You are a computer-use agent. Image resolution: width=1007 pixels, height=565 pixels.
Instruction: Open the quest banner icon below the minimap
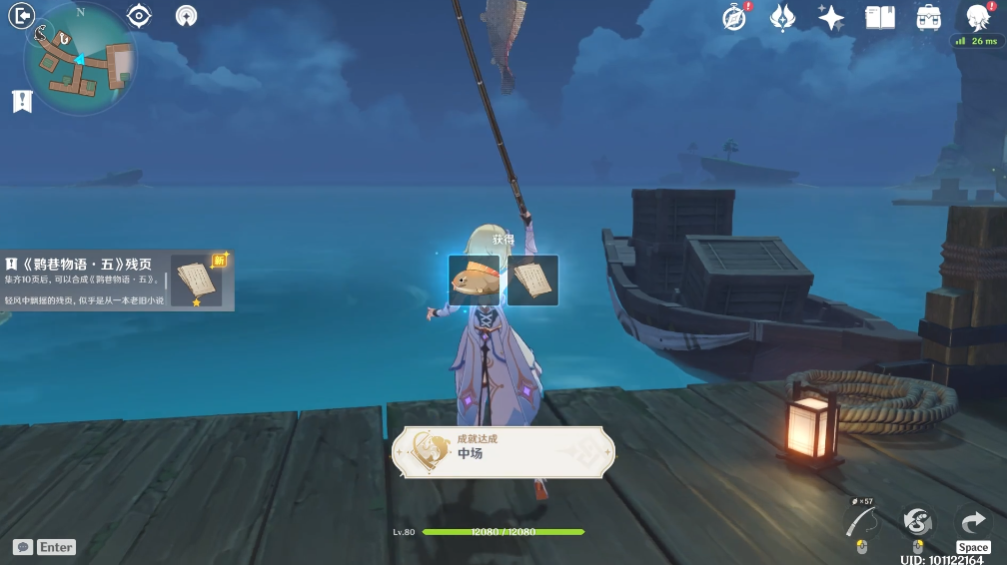[x=22, y=101]
